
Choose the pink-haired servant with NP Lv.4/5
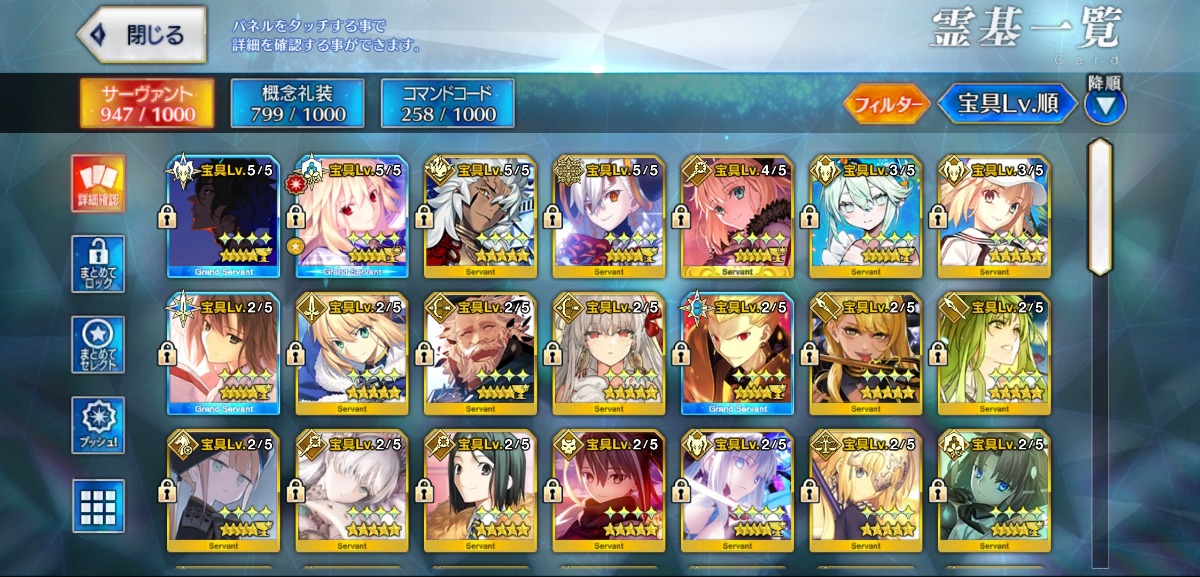coord(737,216)
